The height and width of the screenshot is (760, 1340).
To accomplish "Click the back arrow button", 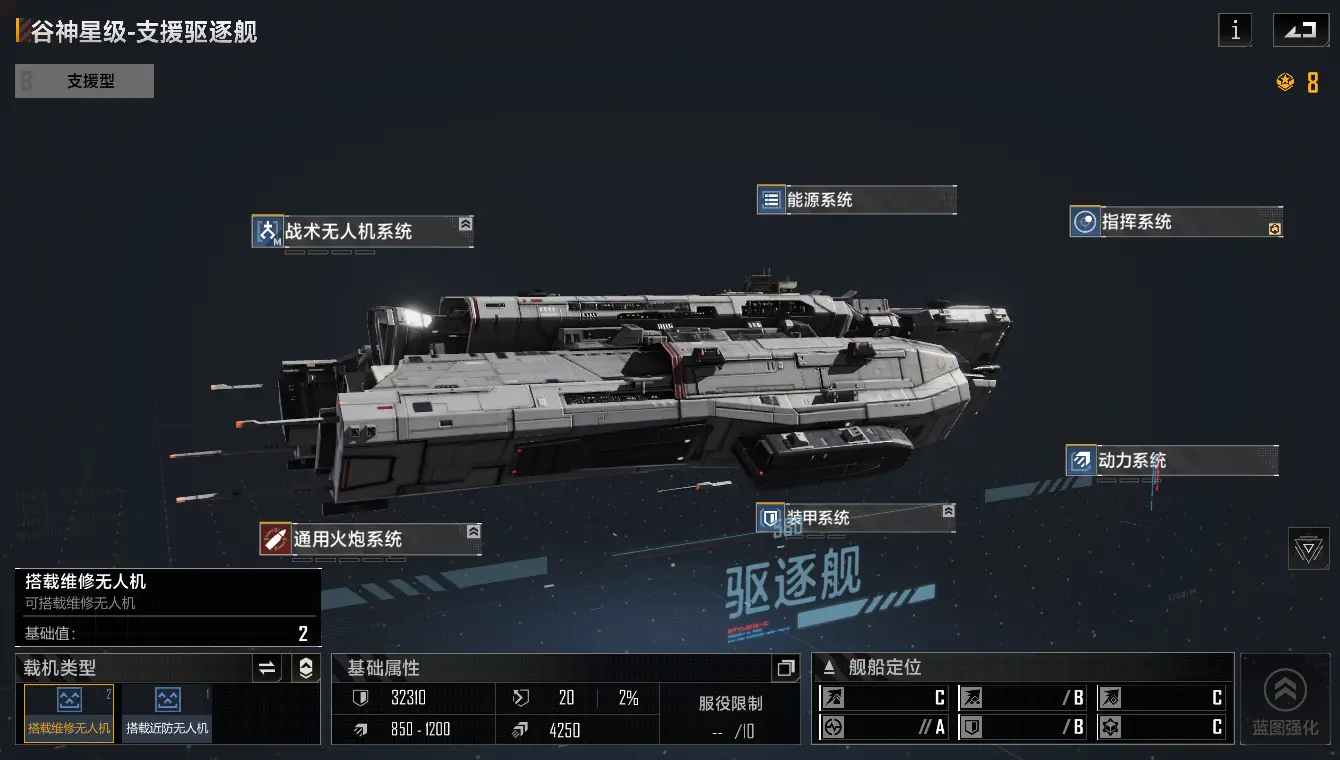I will pyautogui.click(x=1300, y=30).
